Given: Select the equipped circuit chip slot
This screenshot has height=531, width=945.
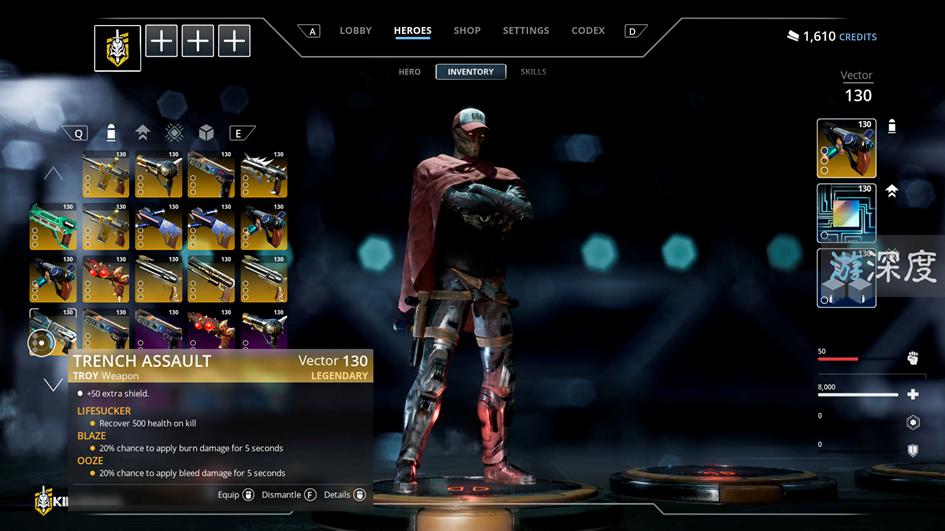Looking at the screenshot, I should pos(846,213).
